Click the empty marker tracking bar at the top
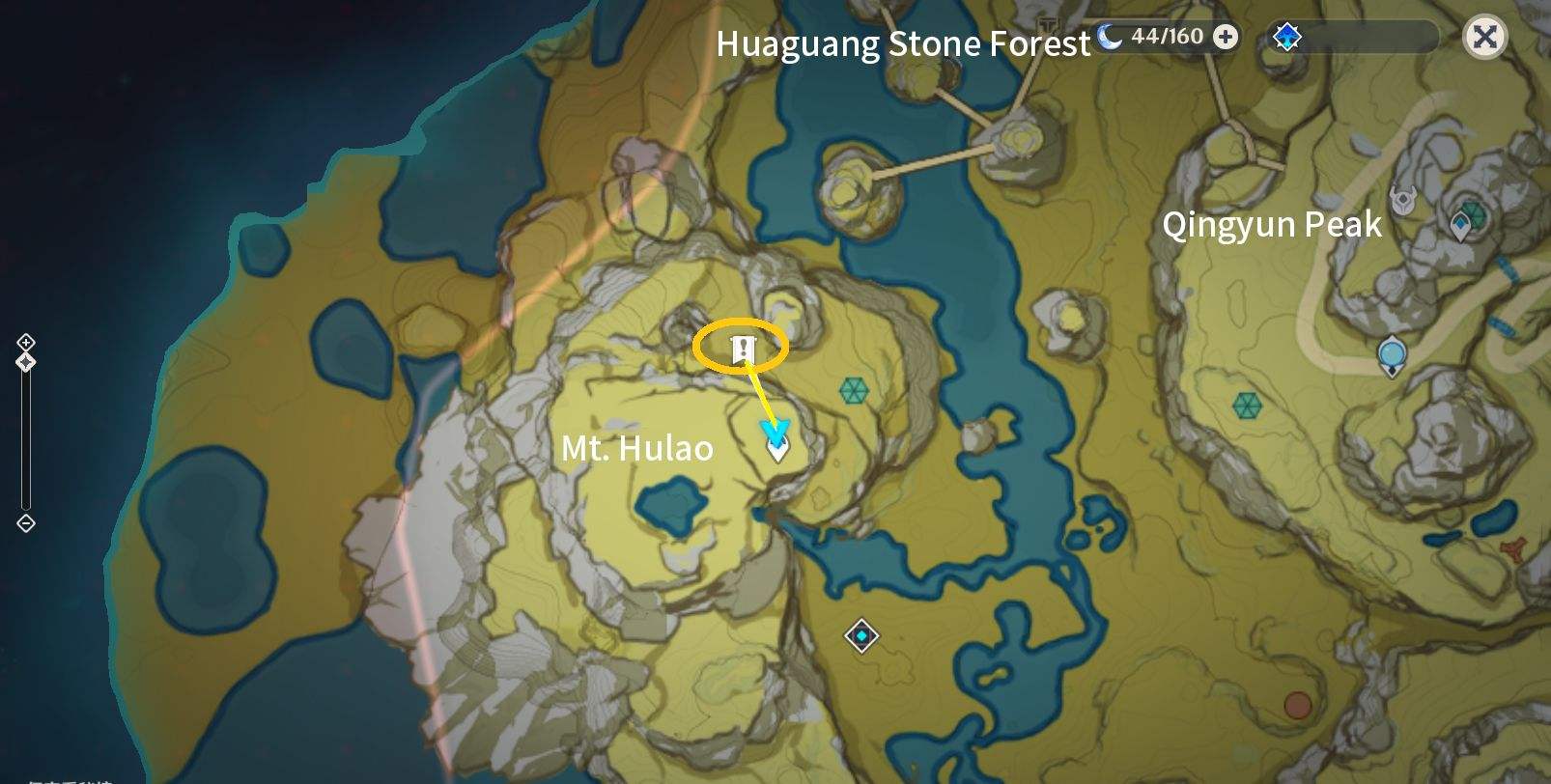This screenshot has width=1551, height=784. [x=1371, y=35]
